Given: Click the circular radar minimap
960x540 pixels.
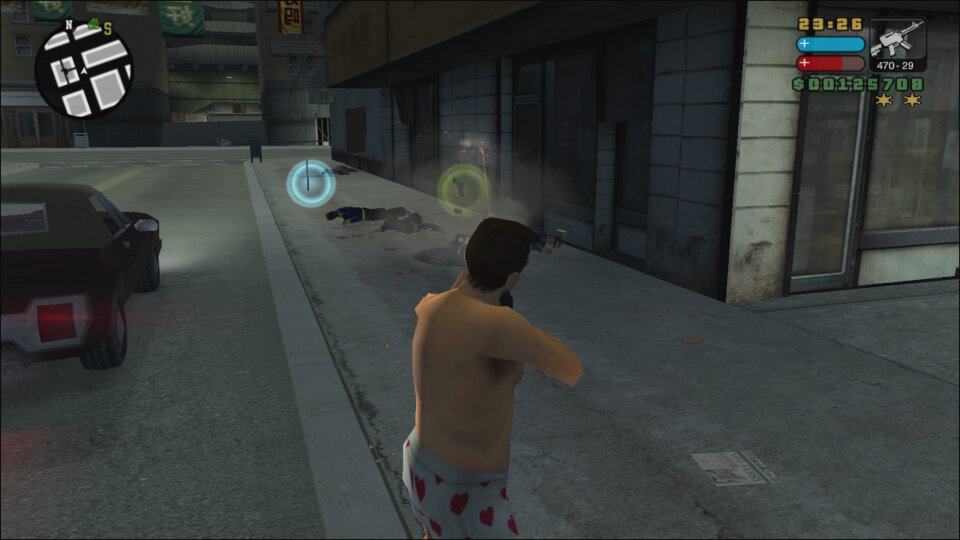Looking at the screenshot, I should point(83,70).
